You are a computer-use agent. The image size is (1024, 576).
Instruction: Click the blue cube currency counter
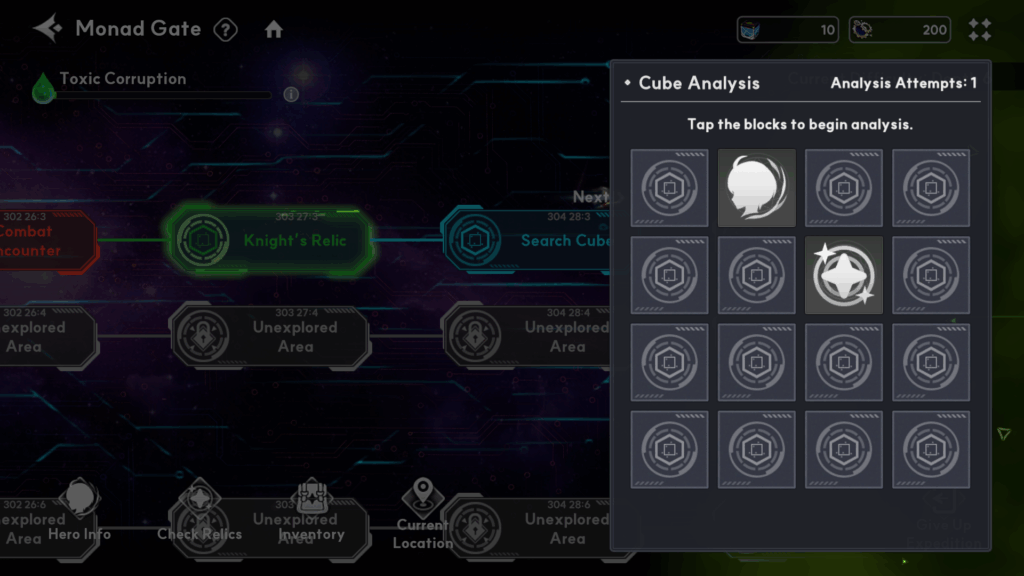pos(788,30)
